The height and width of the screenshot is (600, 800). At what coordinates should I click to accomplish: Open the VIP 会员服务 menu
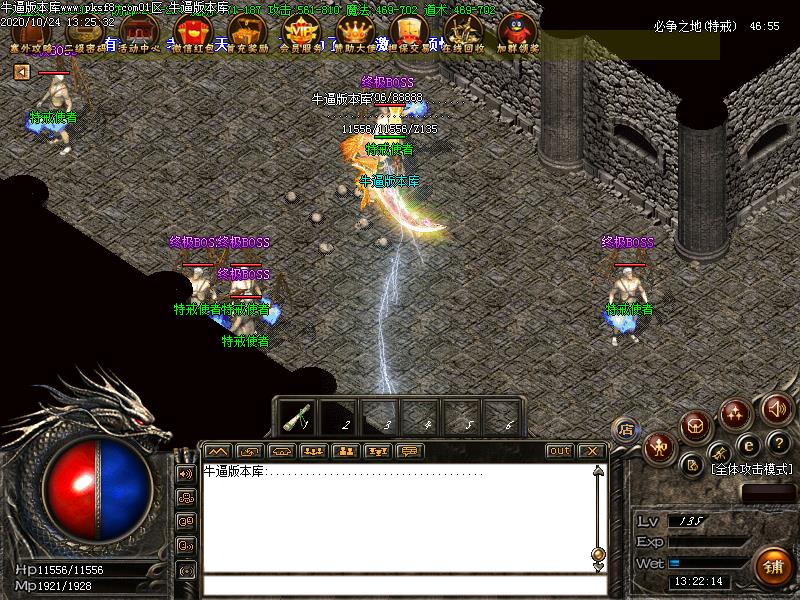click(300, 34)
